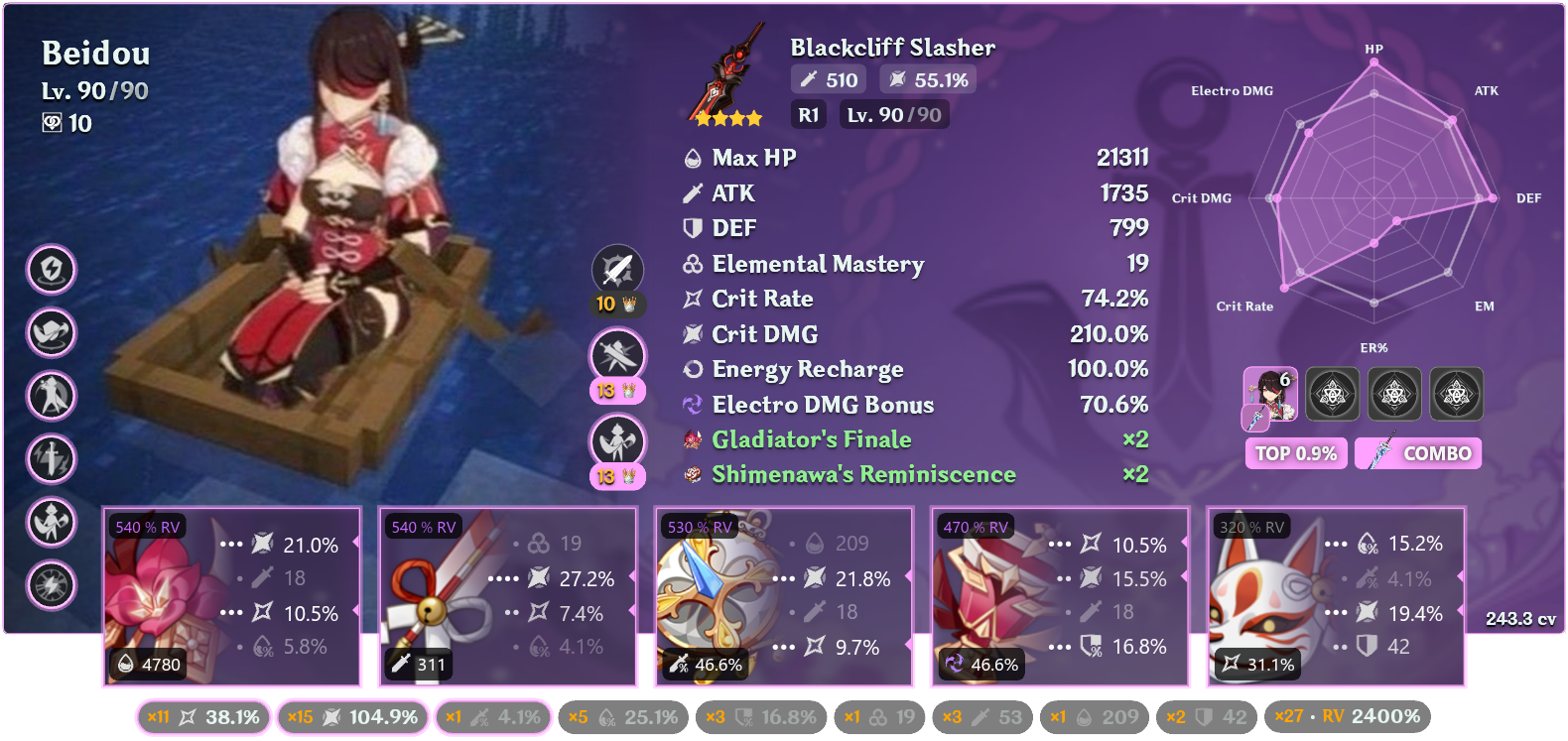Click the TOP 0.9% rank button
1568x741 pixels.
pos(1296,453)
